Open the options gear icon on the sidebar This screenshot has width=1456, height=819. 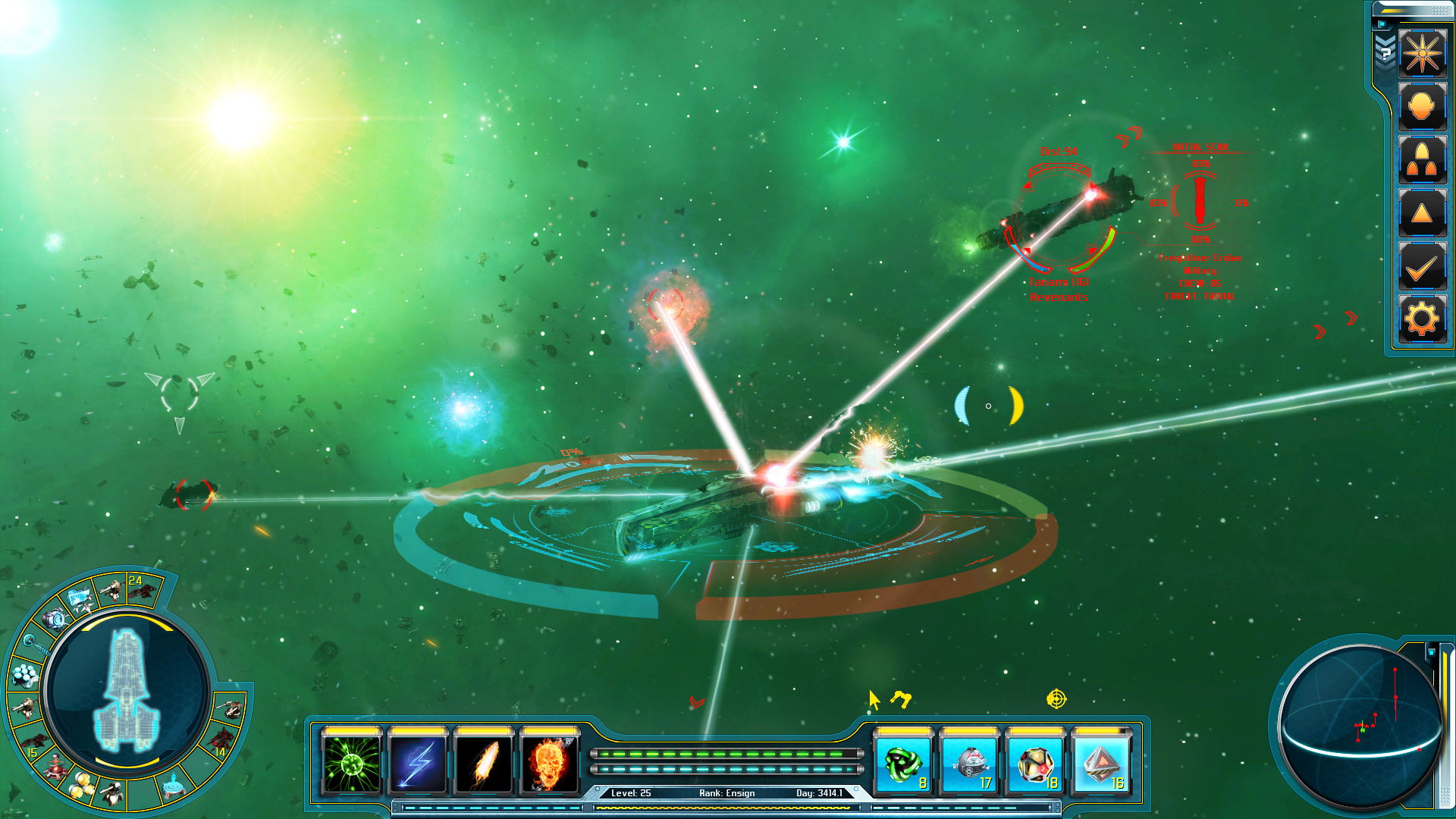[x=1423, y=317]
